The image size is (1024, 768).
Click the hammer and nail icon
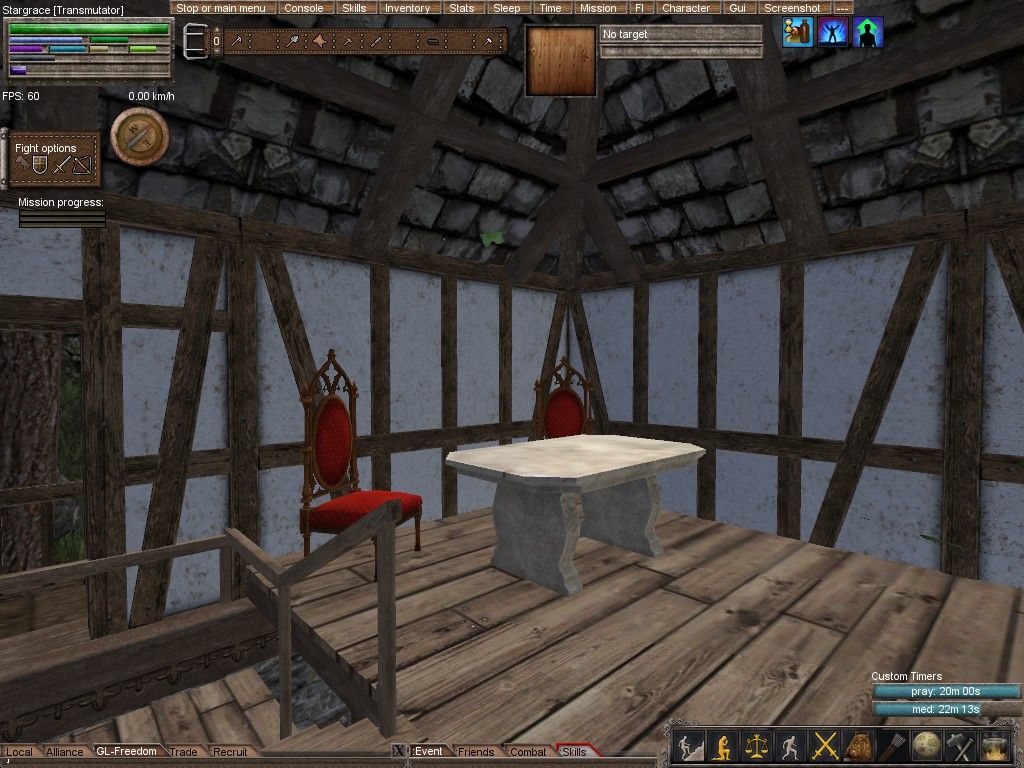coord(960,746)
